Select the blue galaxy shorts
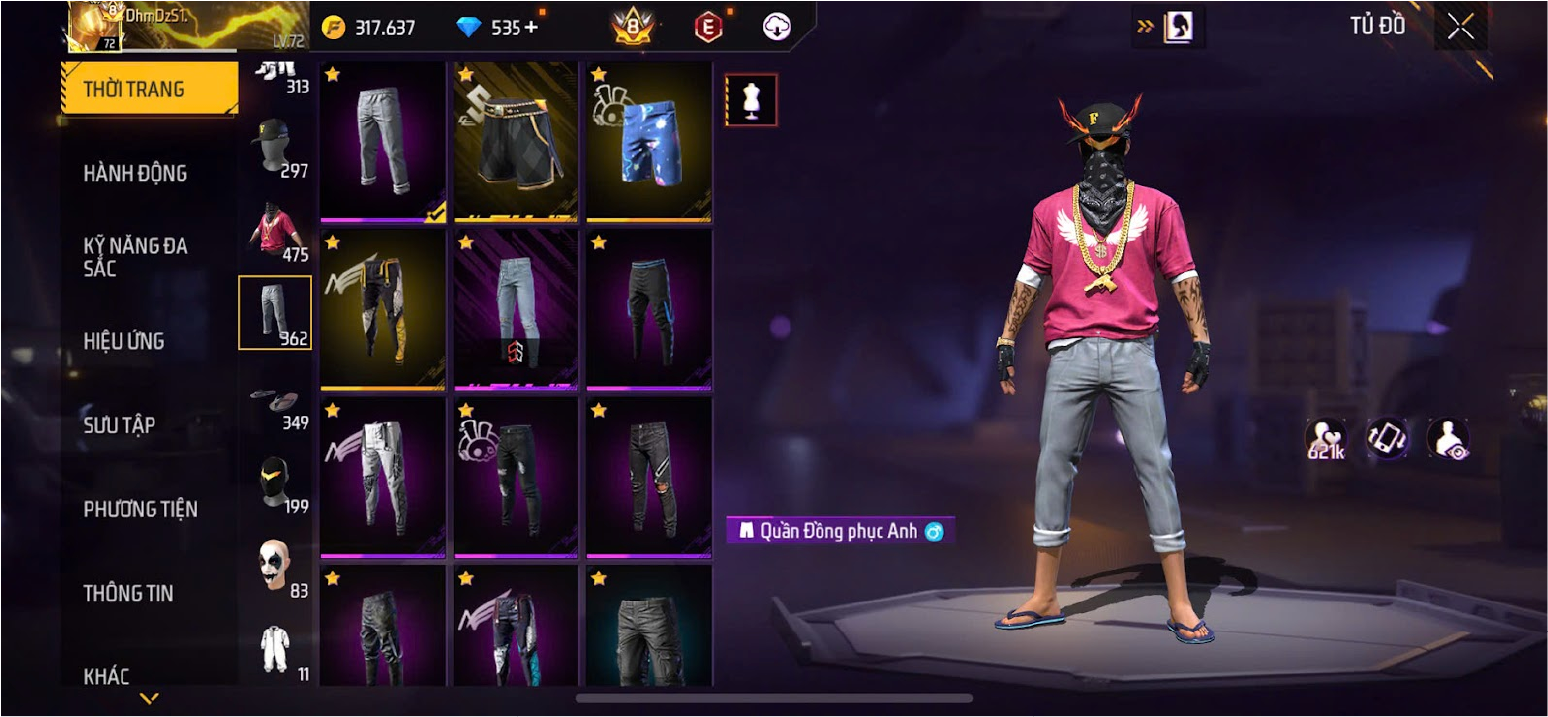Screen dimensions: 1548x717 pos(649,142)
